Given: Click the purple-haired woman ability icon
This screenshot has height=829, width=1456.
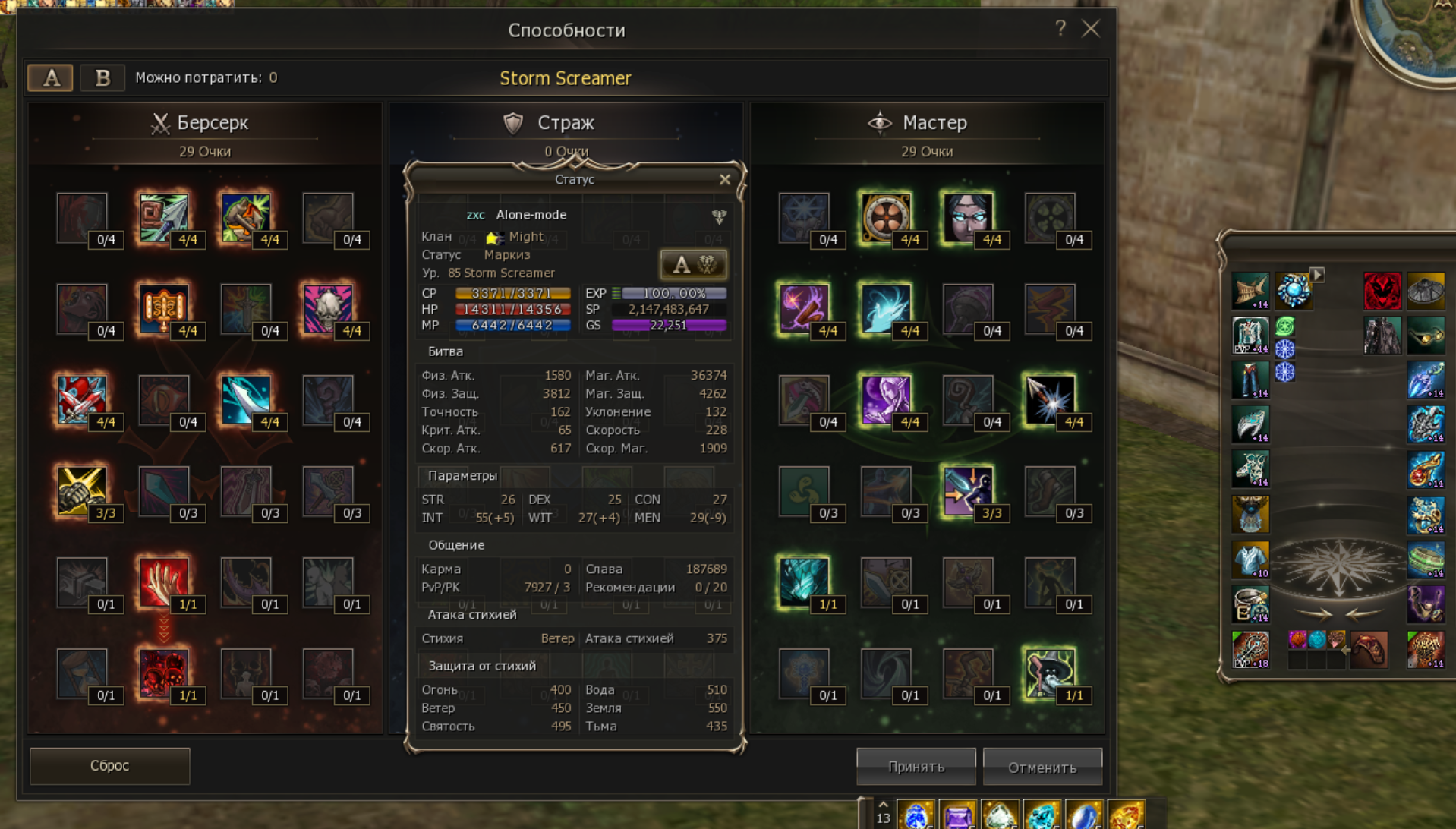Looking at the screenshot, I should pyautogui.click(x=885, y=400).
